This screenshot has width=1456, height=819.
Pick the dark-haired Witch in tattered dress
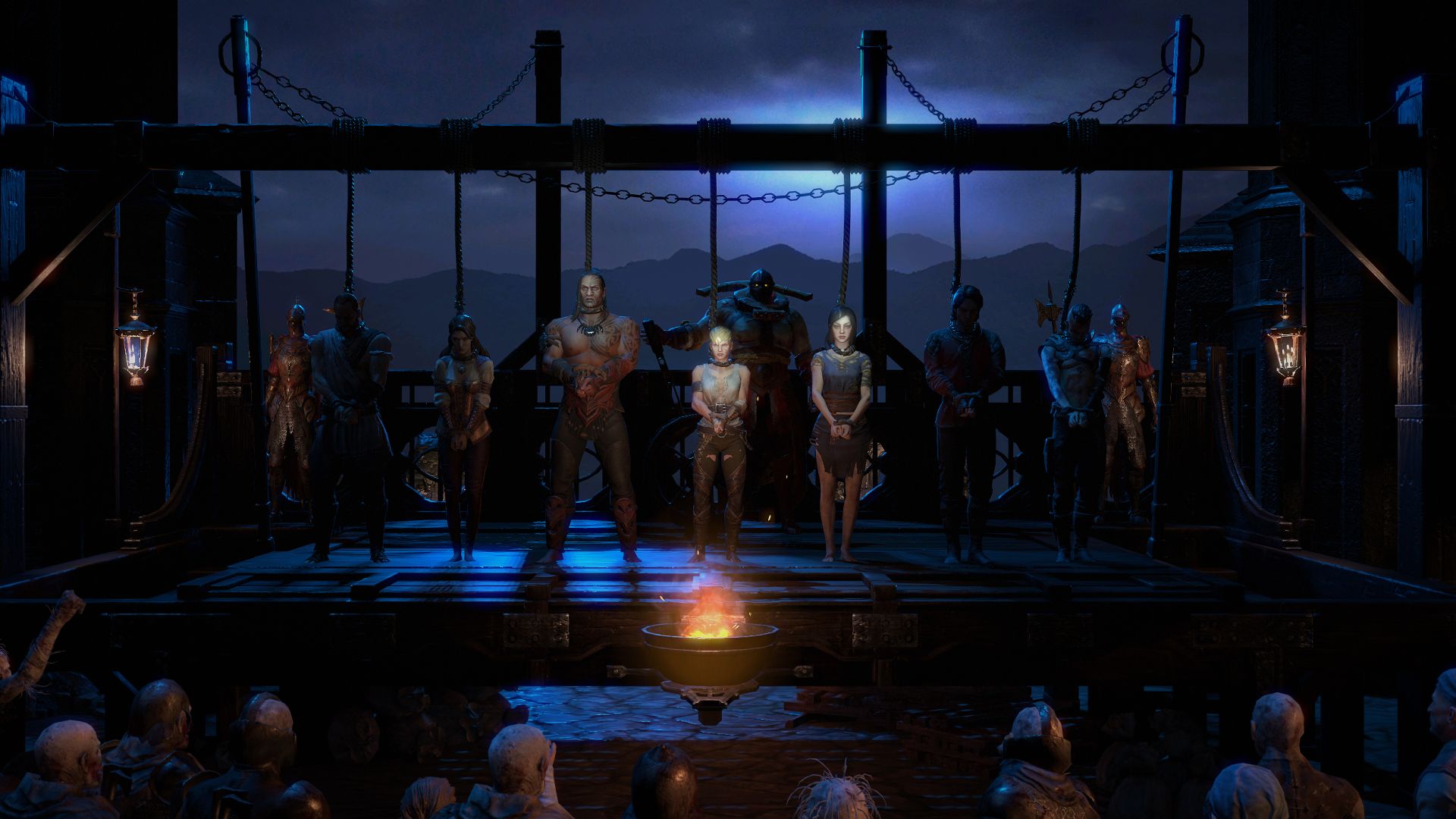tap(839, 425)
